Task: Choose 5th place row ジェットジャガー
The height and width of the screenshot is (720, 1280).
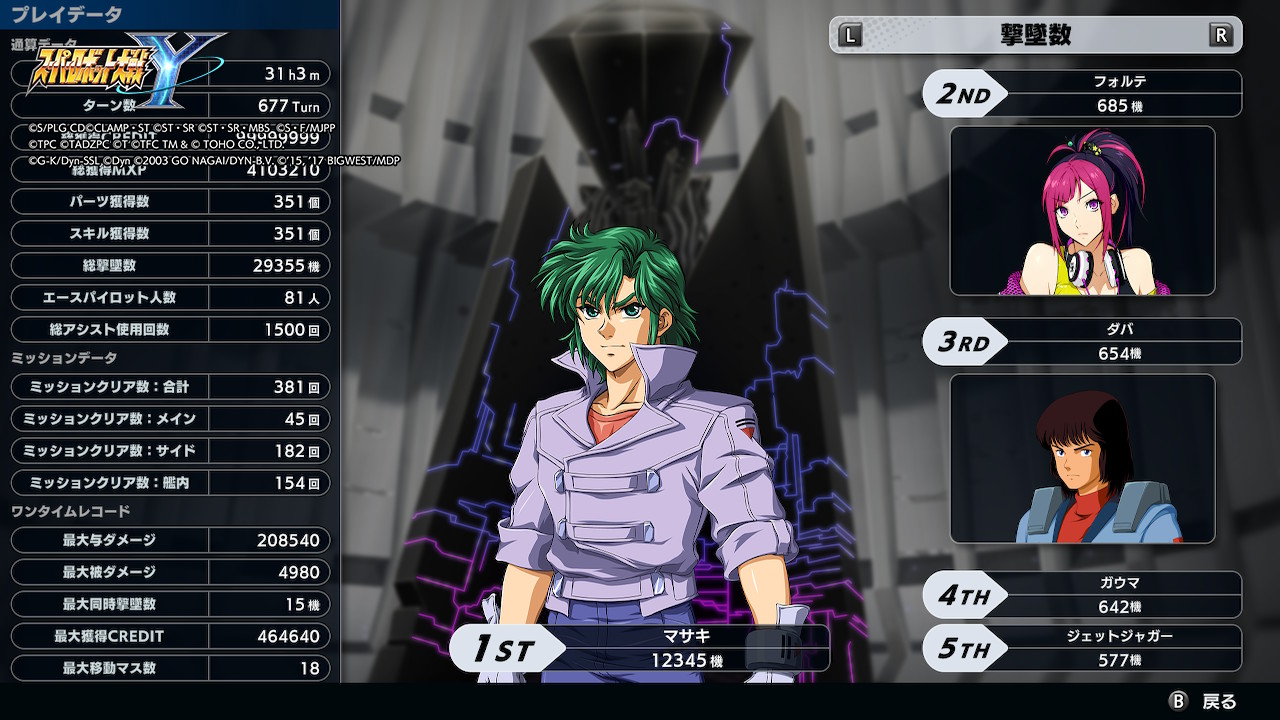Action: pos(1082,648)
